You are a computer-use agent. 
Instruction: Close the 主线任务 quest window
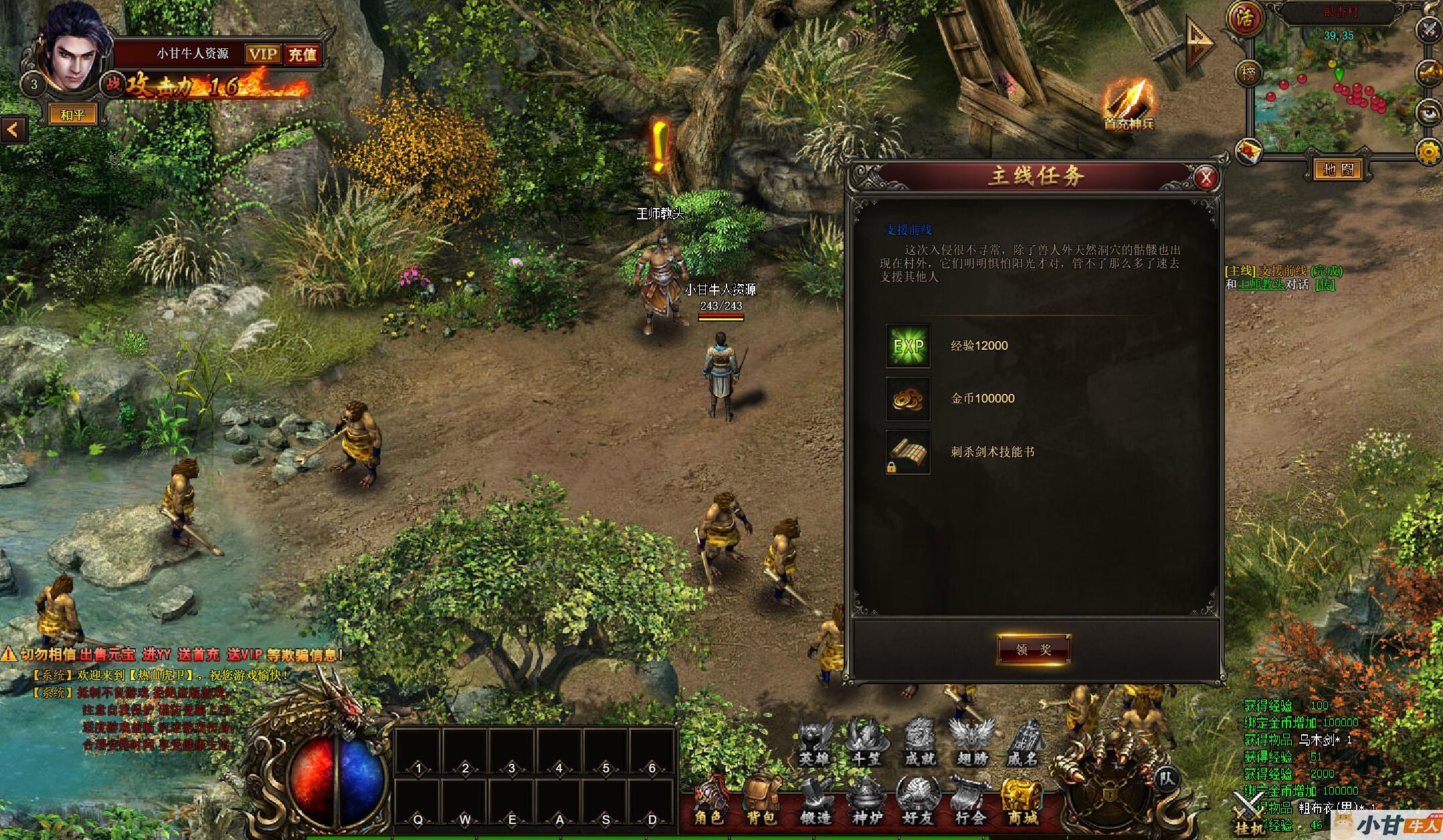[x=1206, y=177]
